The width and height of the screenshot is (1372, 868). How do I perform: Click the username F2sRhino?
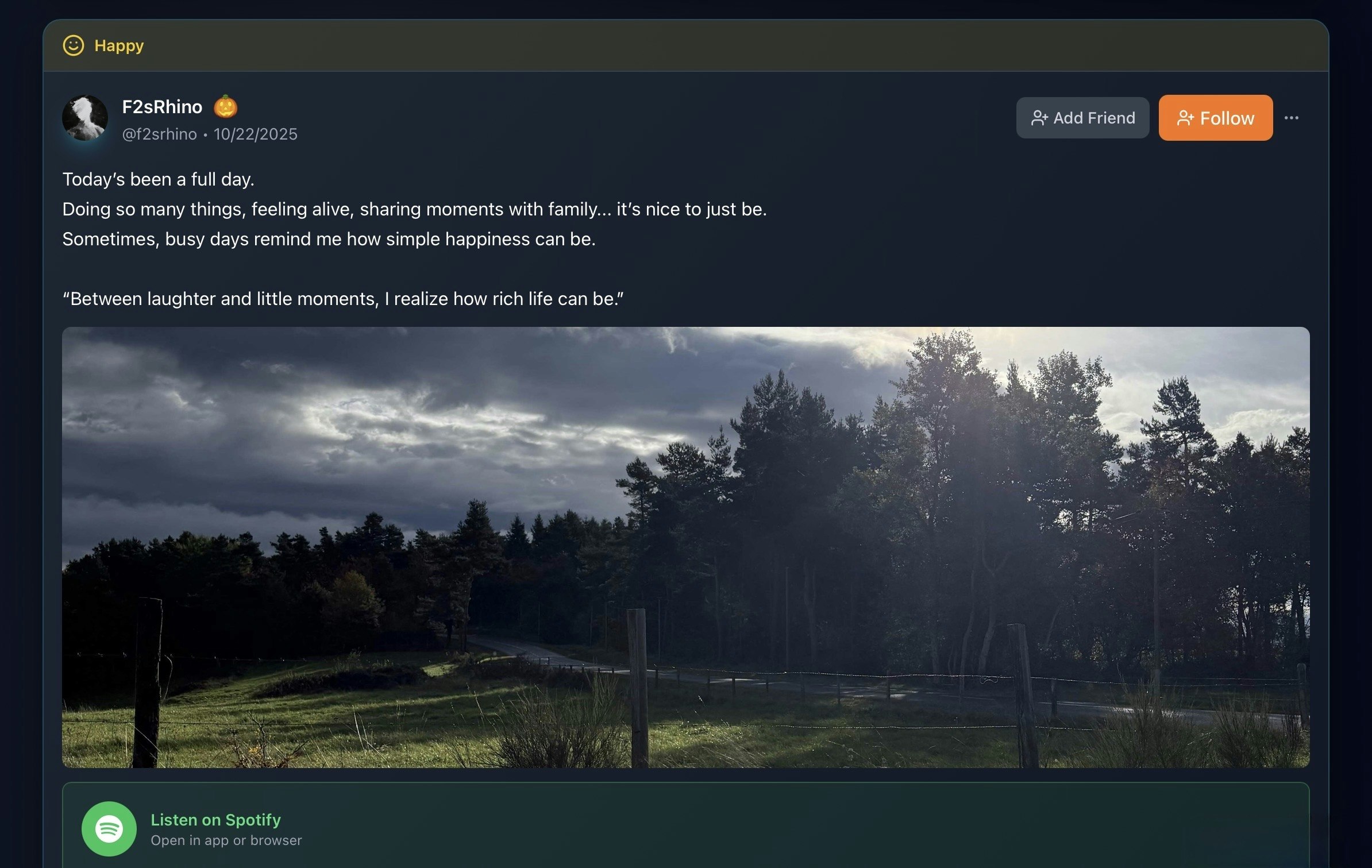tap(163, 106)
